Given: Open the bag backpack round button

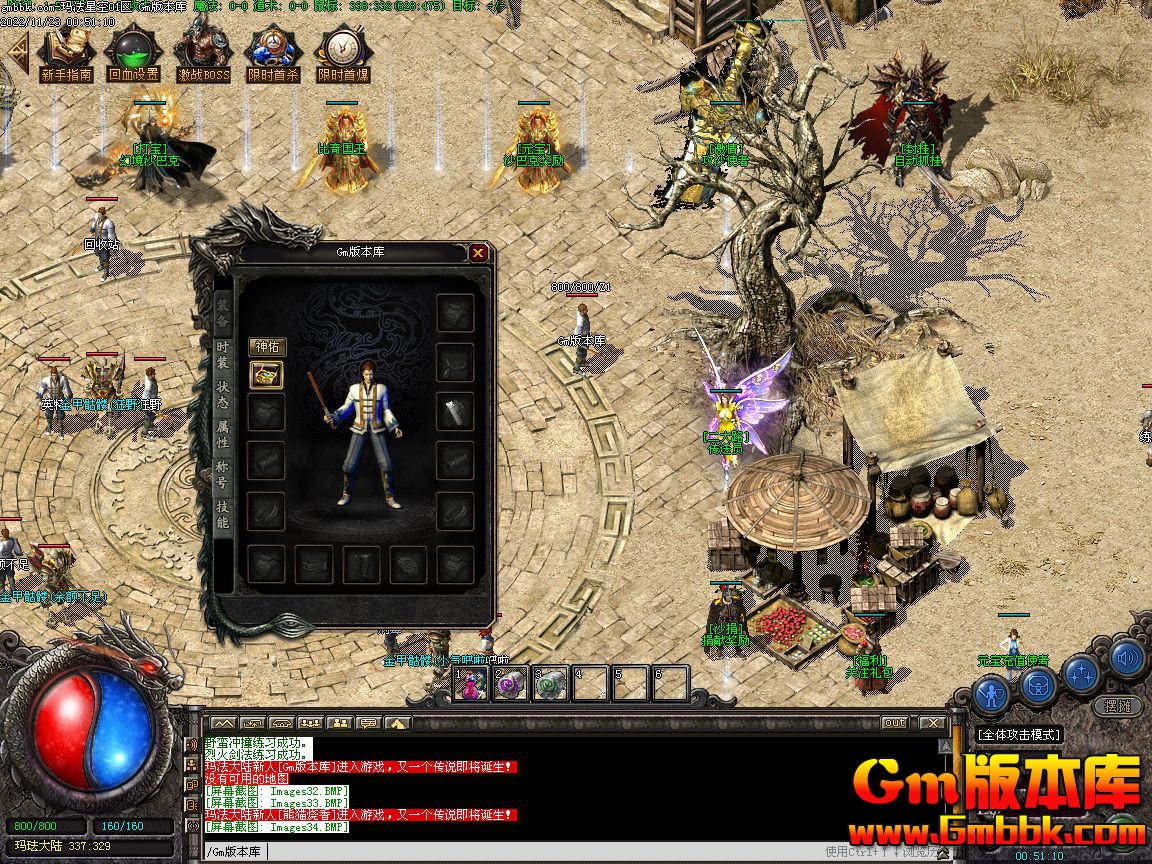Looking at the screenshot, I should point(1039,686).
